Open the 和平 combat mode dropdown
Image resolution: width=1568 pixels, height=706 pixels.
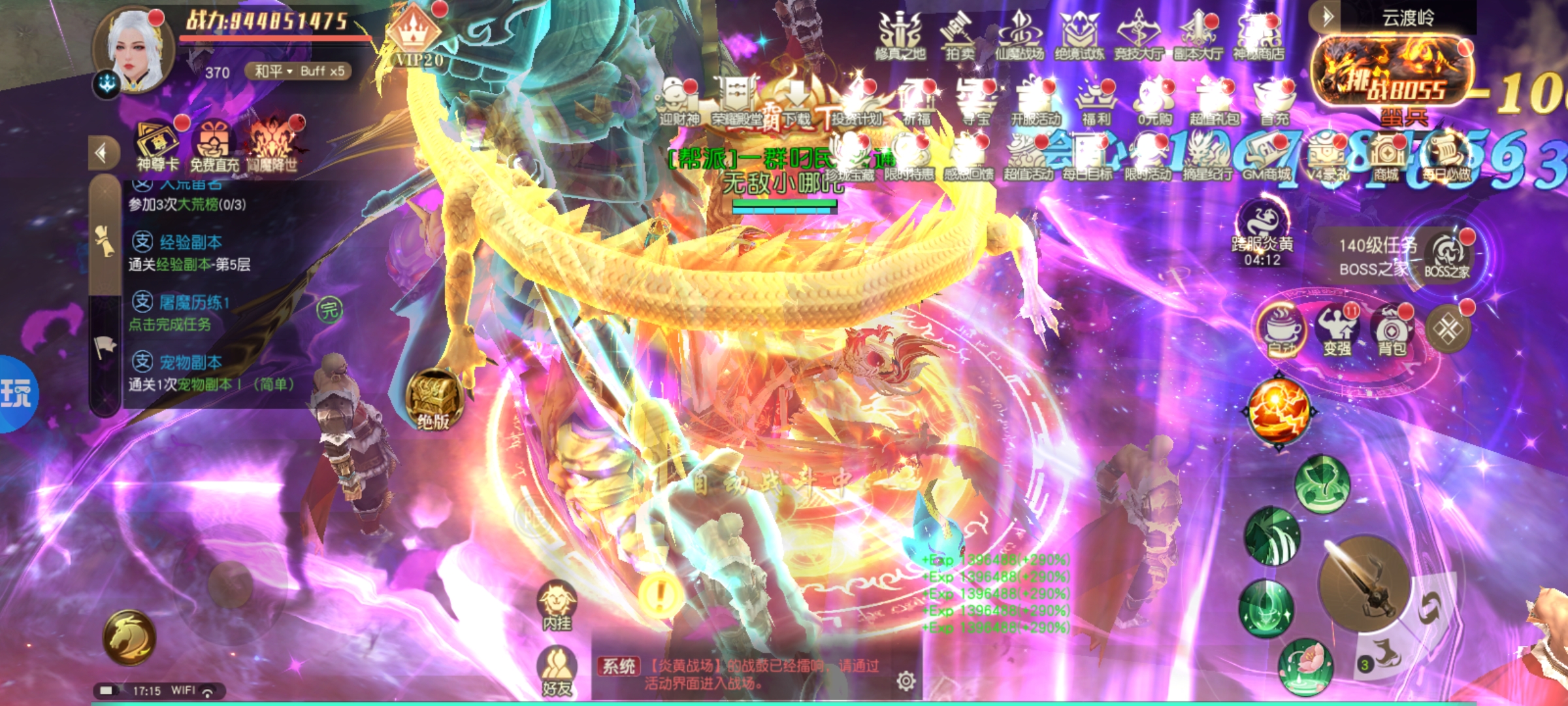tap(273, 71)
